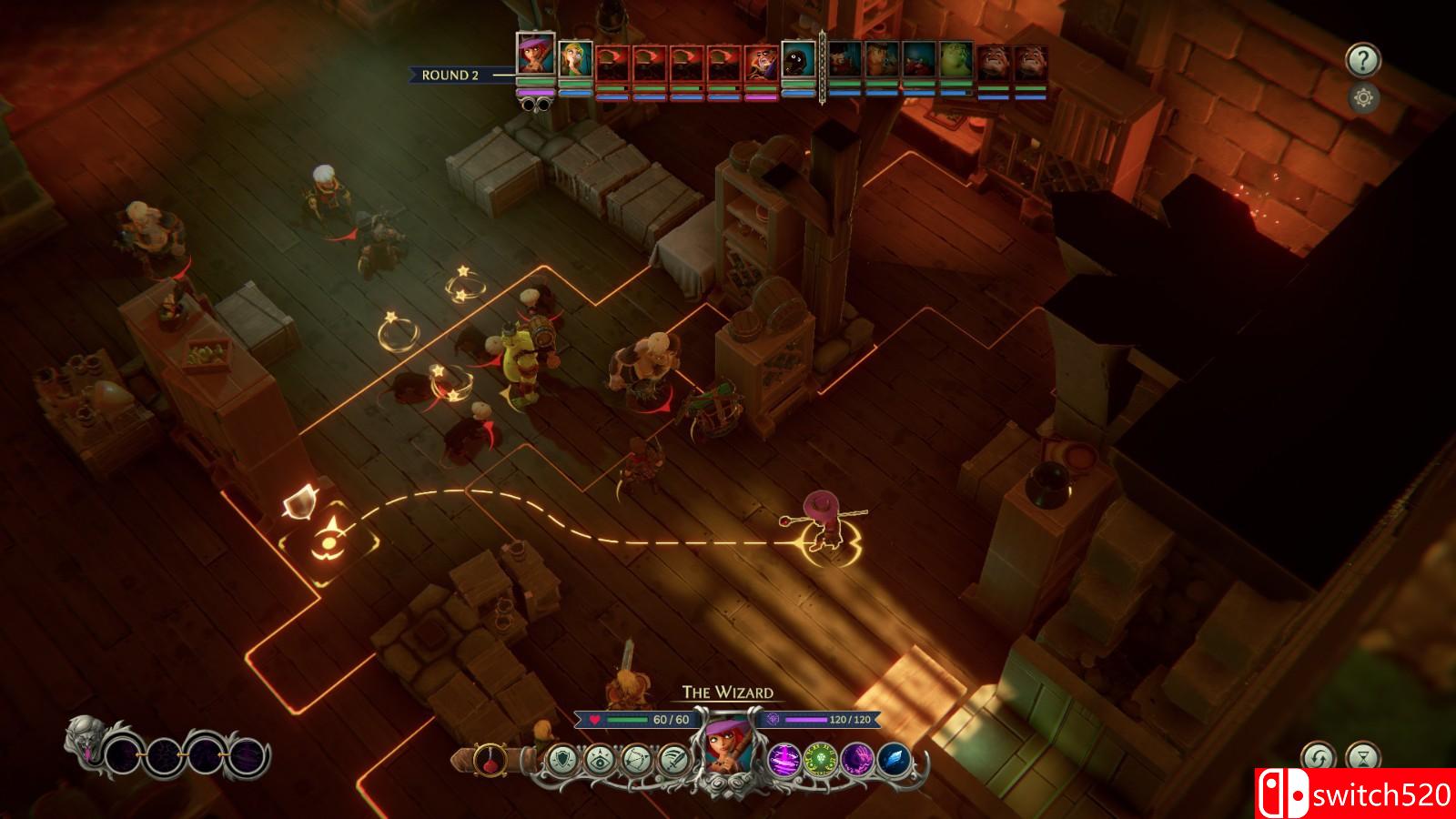This screenshot has width=1456, height=819.
Task: Click the bearded man with glasses turn portrait
Action: pyautogui.click(x=761, y=61)
